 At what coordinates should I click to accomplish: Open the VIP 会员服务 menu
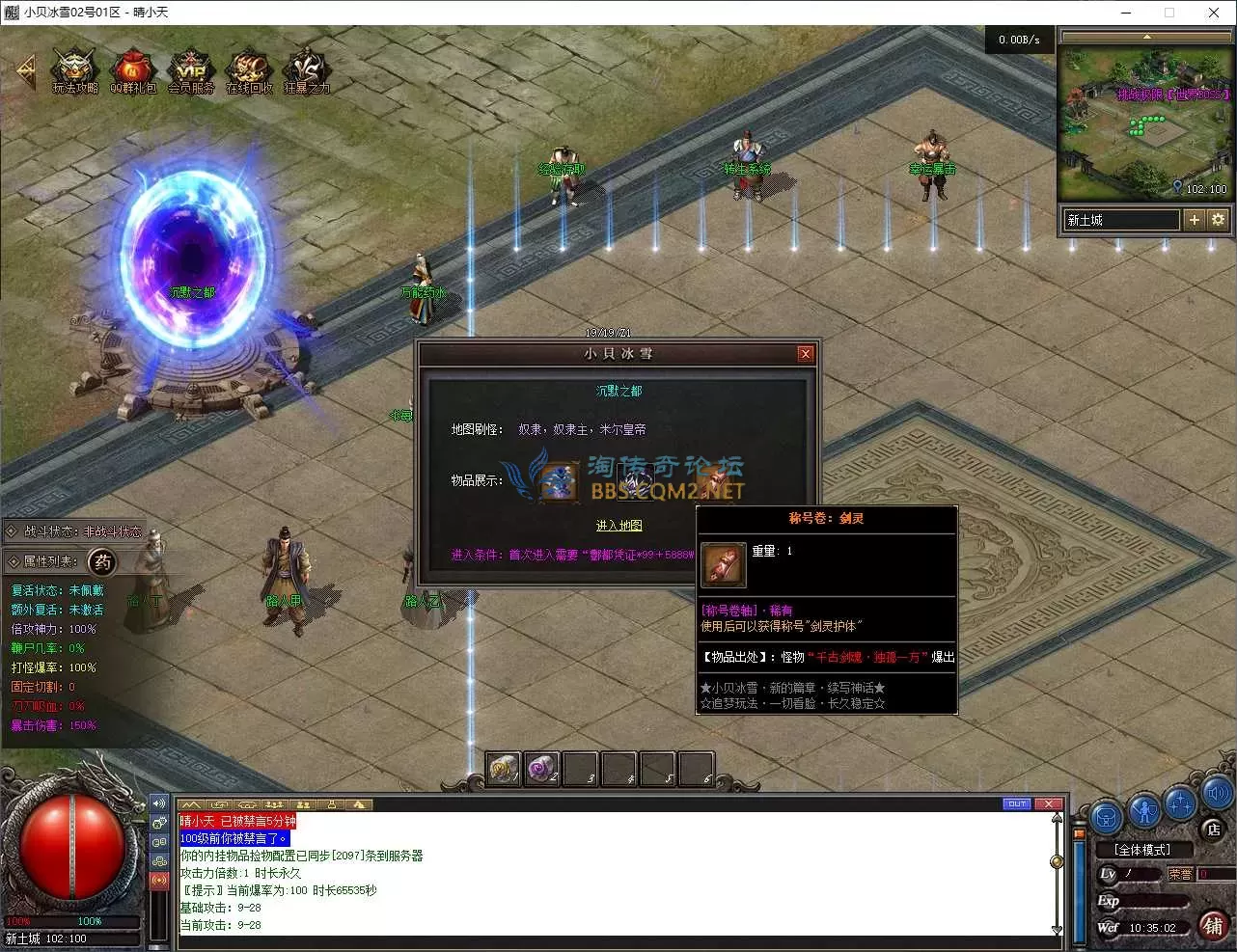191,69
